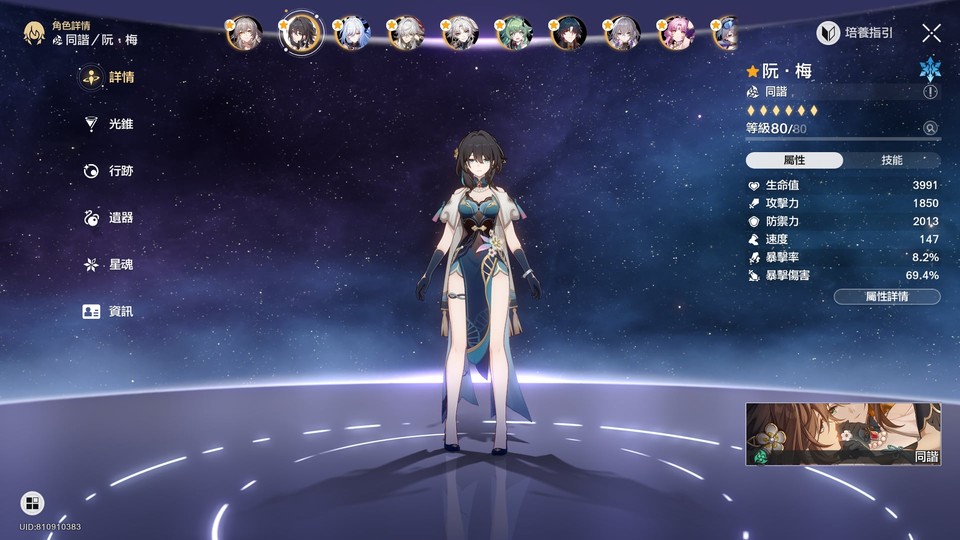Open the 詳情 details menu entry
The width and height of the screenshot is (960, 540).
pos(109,77)
